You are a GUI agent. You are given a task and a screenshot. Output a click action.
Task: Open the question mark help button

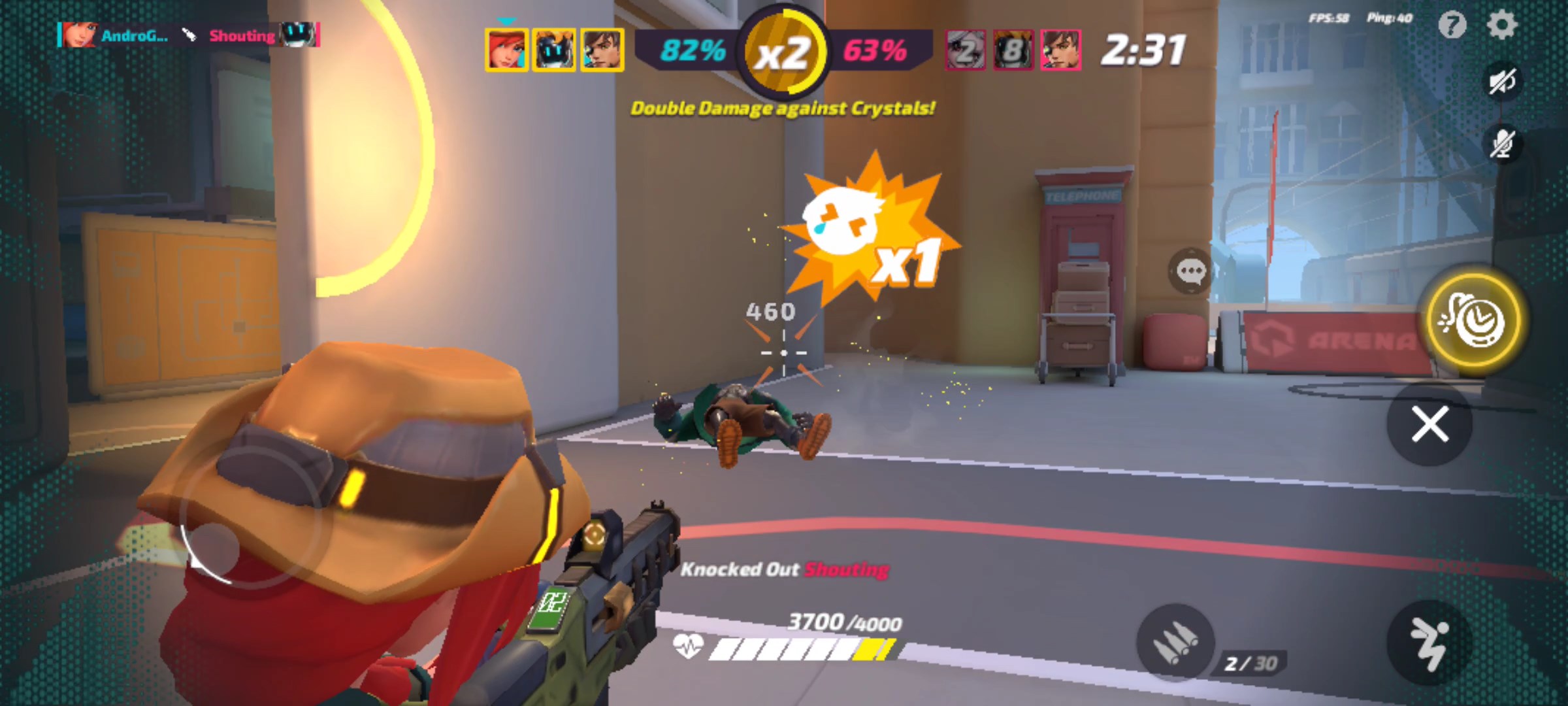(1452, 25)
